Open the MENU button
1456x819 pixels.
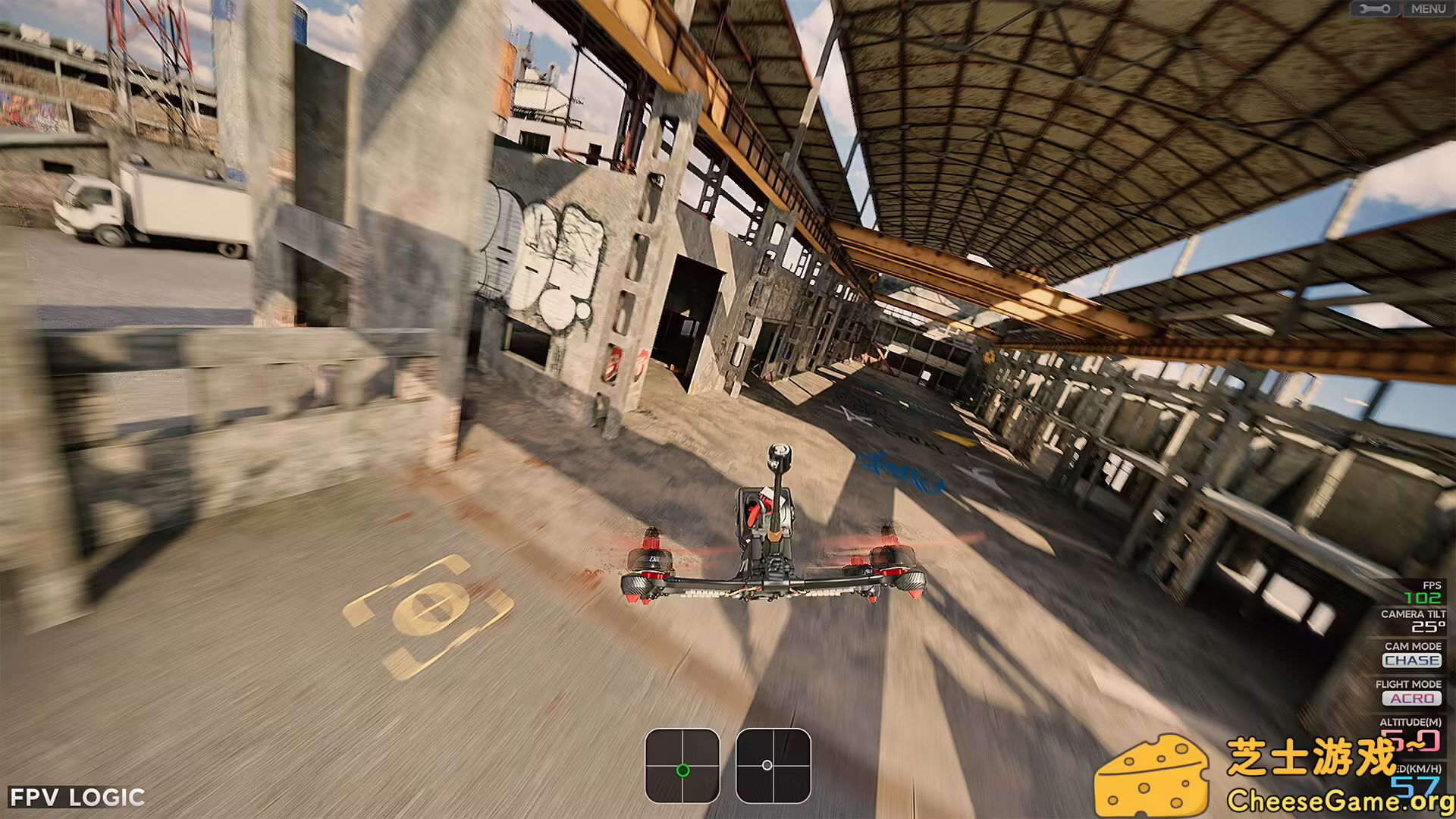click(1429, 10)
